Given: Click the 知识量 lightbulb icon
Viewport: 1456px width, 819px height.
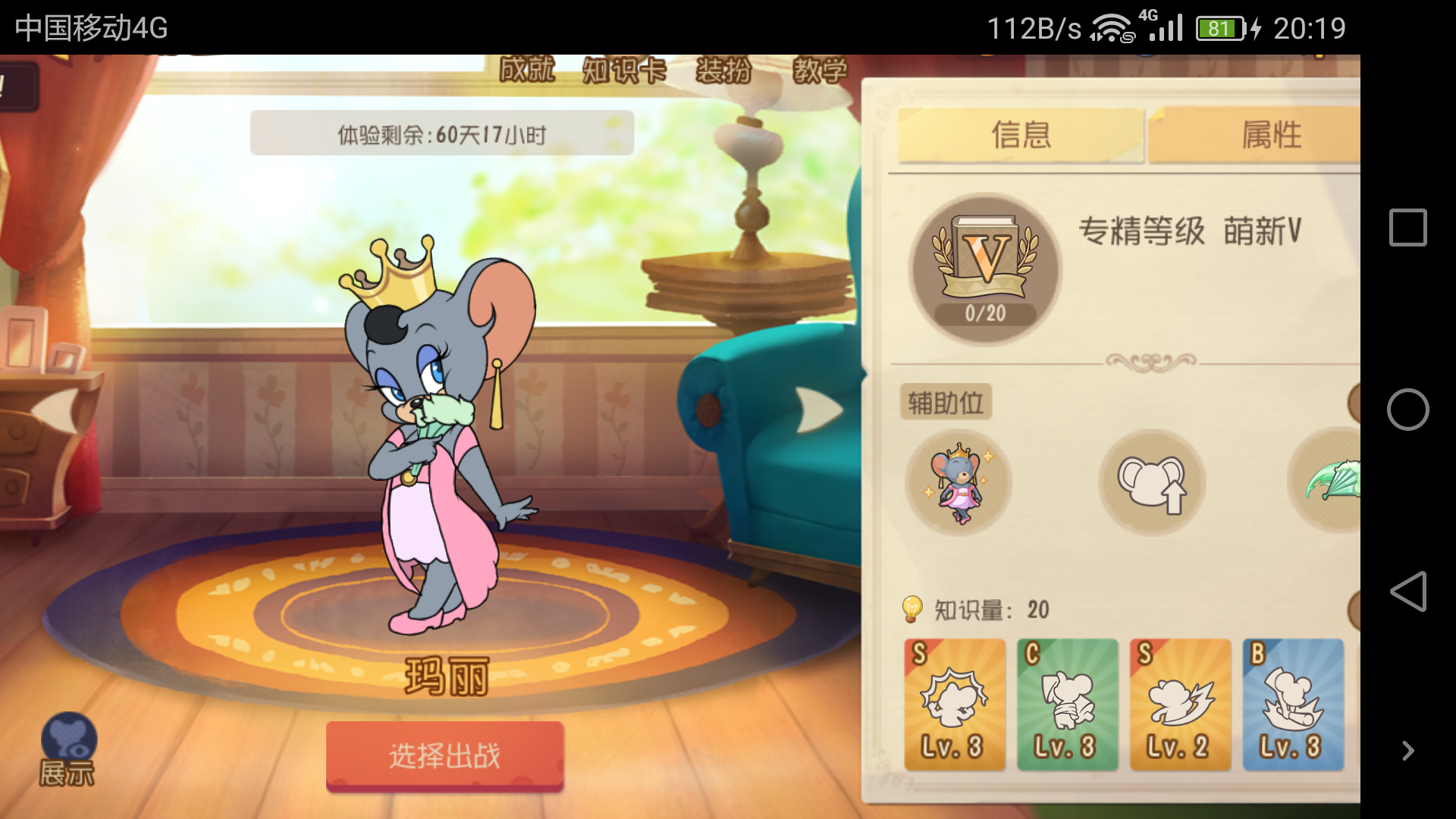Looking at the screenshot, I should pos(912,607).
